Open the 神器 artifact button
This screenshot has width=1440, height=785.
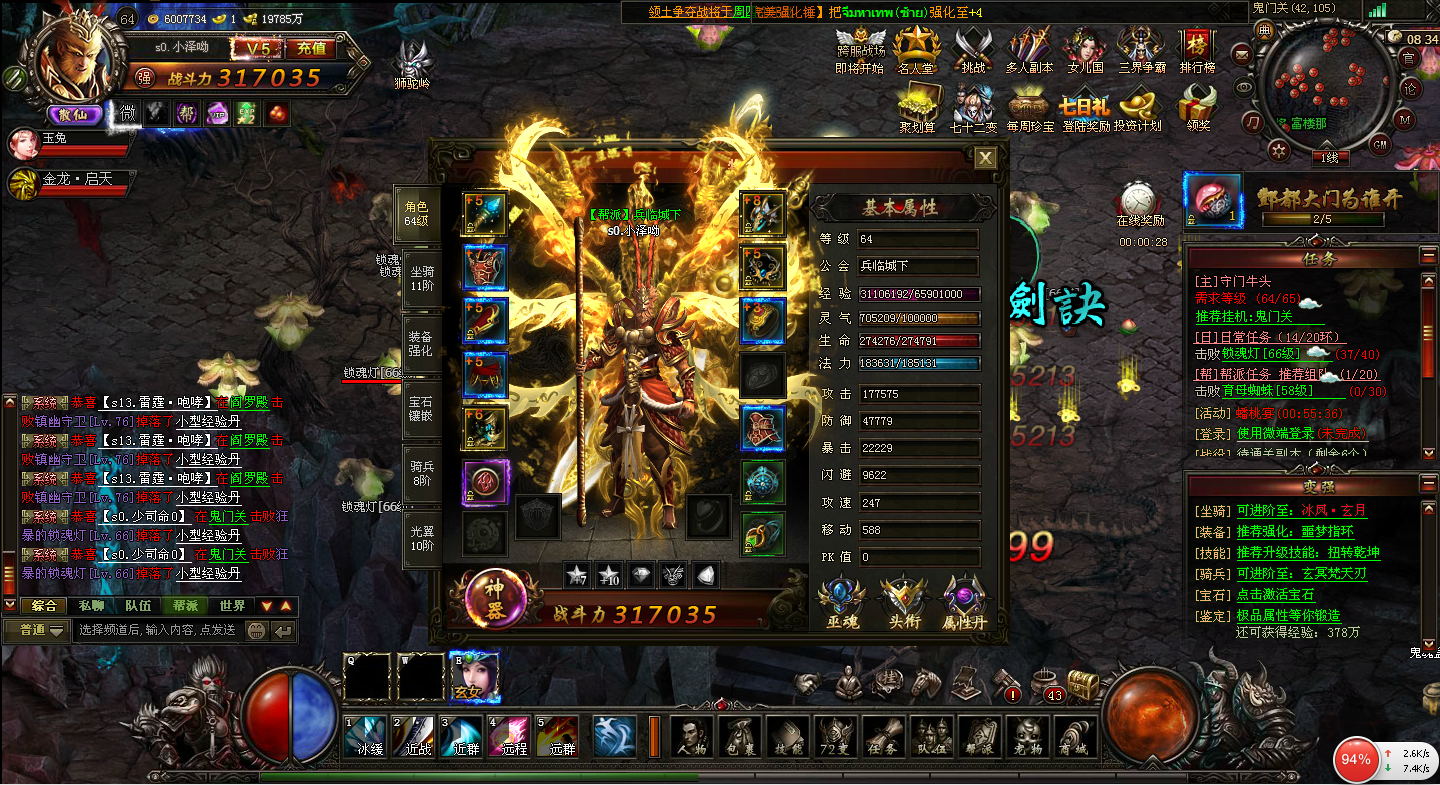[496, 599]
